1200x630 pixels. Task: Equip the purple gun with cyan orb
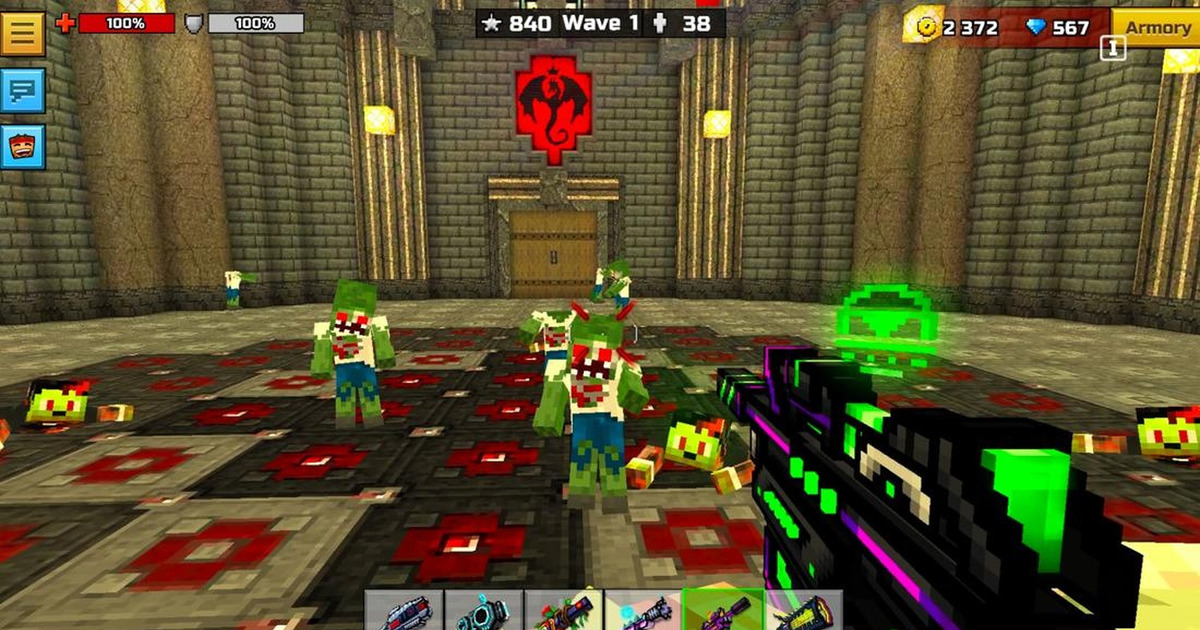[643, 612]
